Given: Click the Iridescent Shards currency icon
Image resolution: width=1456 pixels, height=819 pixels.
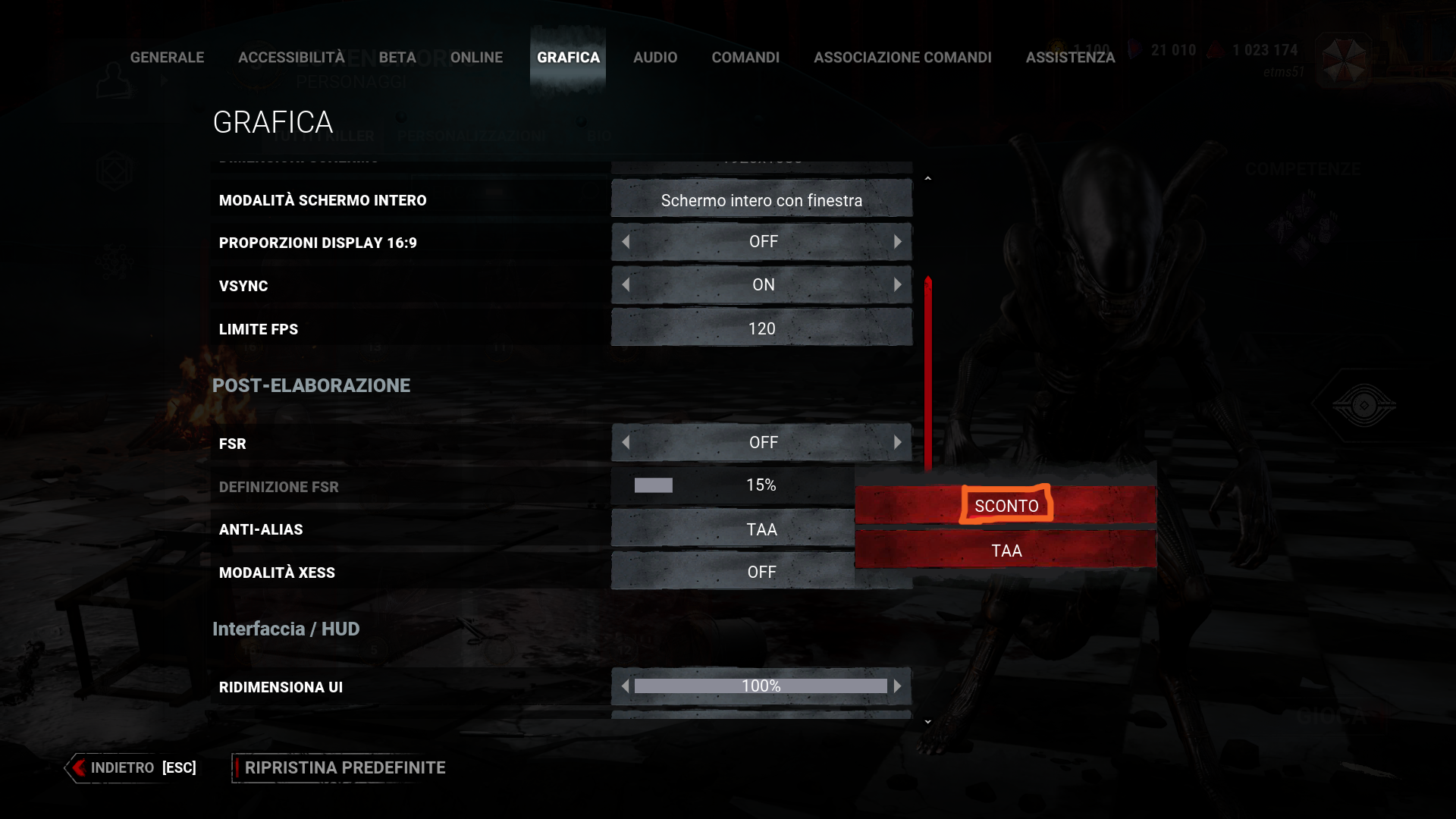Looking at the screenshot, I should pyautogui.click(x=1135, y=49).
